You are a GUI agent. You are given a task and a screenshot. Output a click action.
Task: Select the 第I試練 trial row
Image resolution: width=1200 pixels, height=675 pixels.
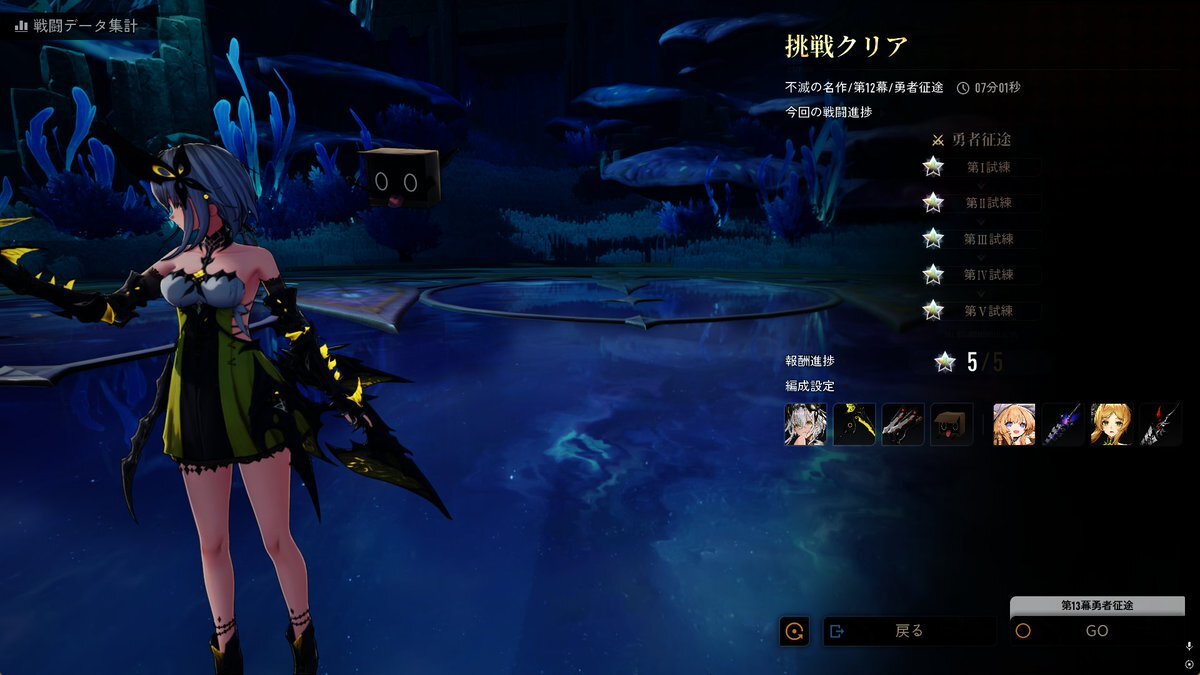[x=988, y=167]
